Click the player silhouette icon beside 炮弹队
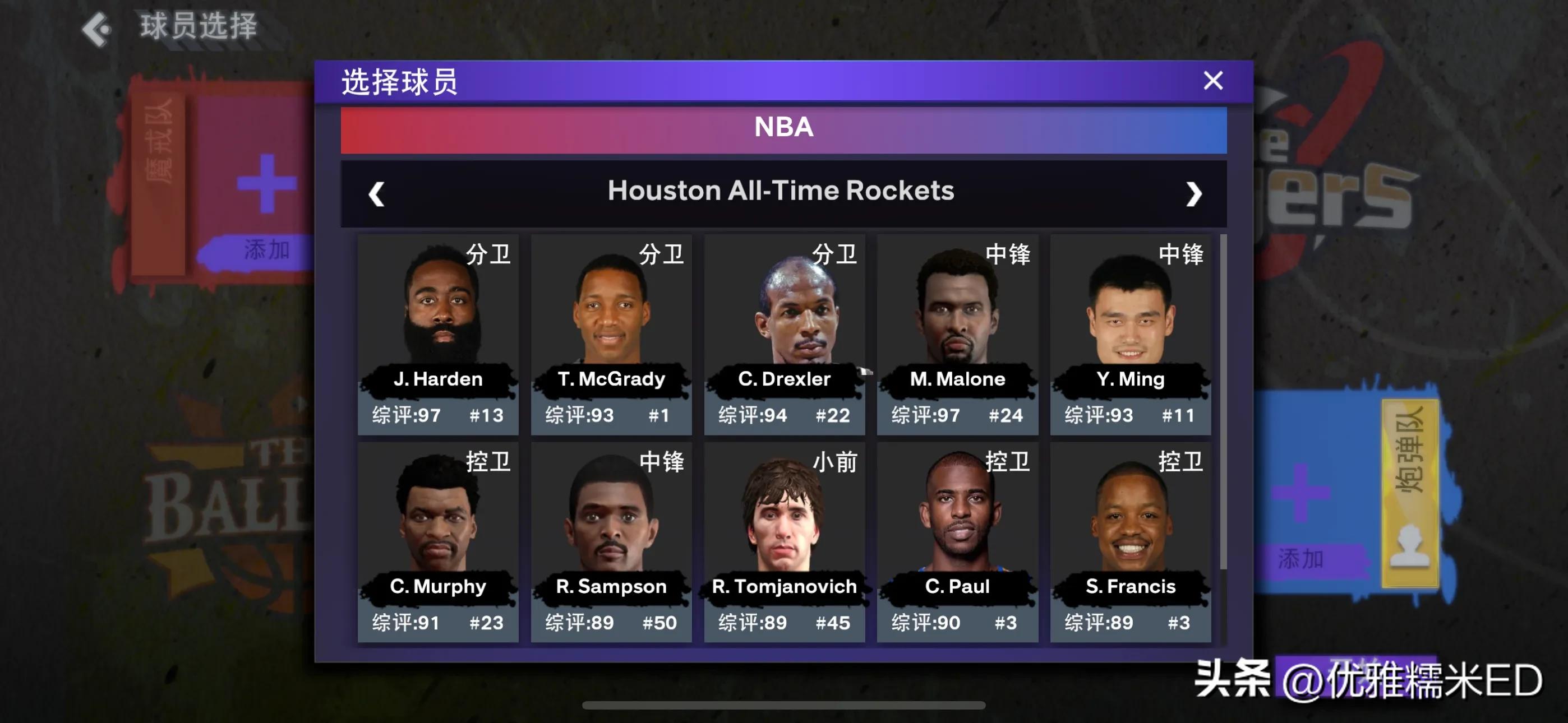The image size is (1568, 723). click(x=1411, y=548)
